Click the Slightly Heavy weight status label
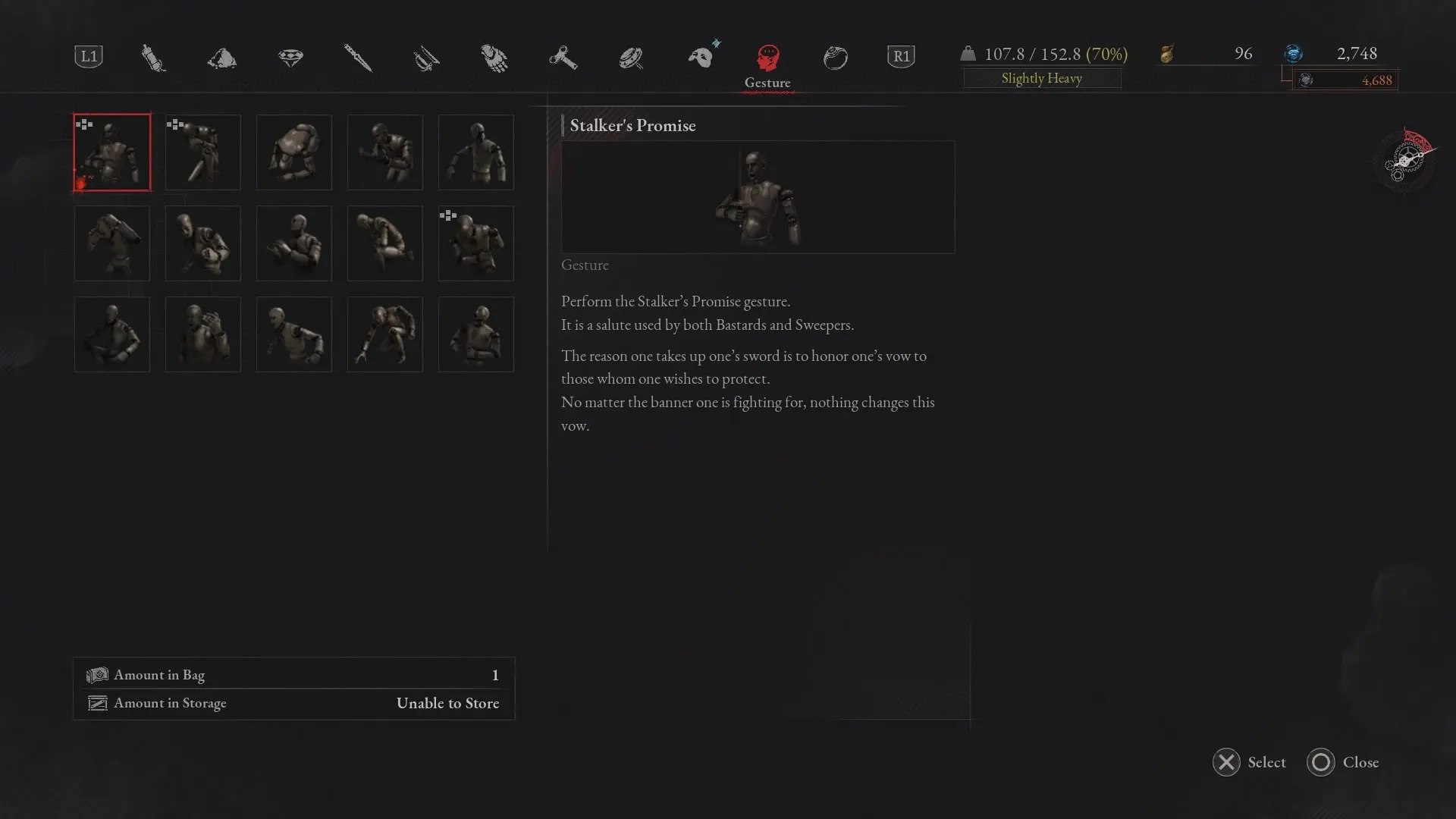Viewport: 1456px width, 819px height. pyautogui.click(x=1042, y=78)
